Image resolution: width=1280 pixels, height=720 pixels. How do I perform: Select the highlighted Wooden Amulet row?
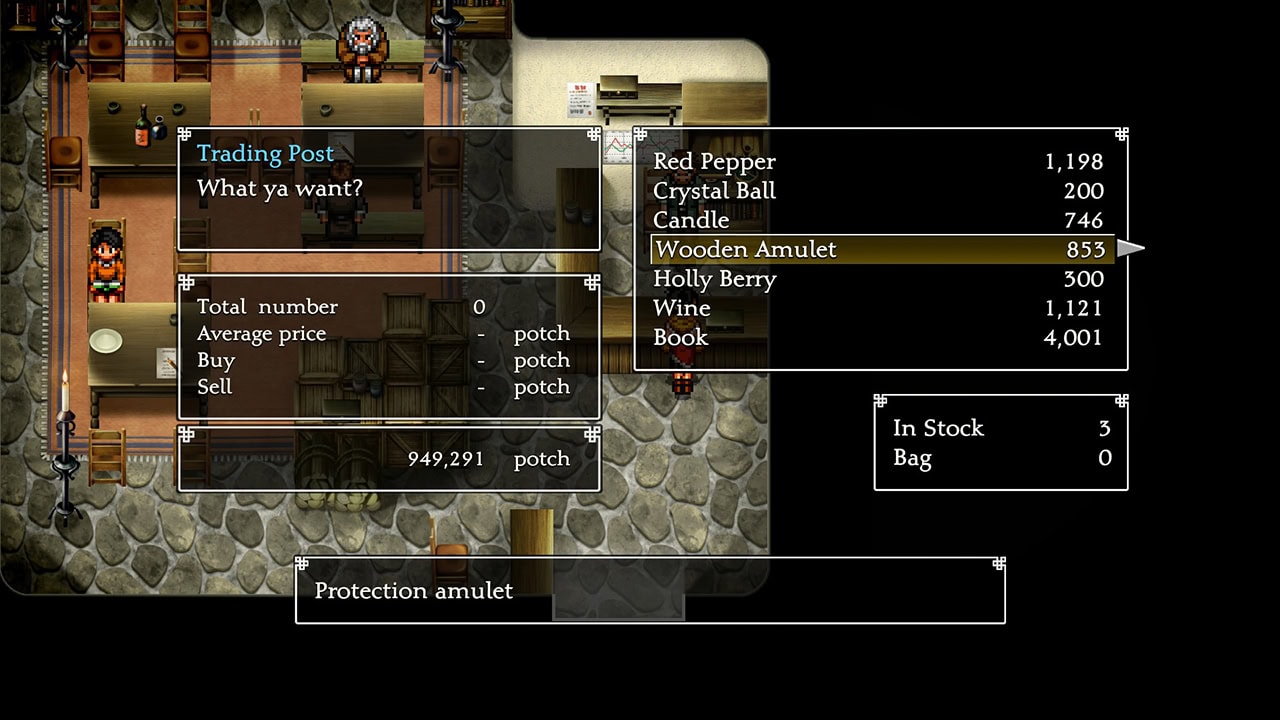[880, 249]
